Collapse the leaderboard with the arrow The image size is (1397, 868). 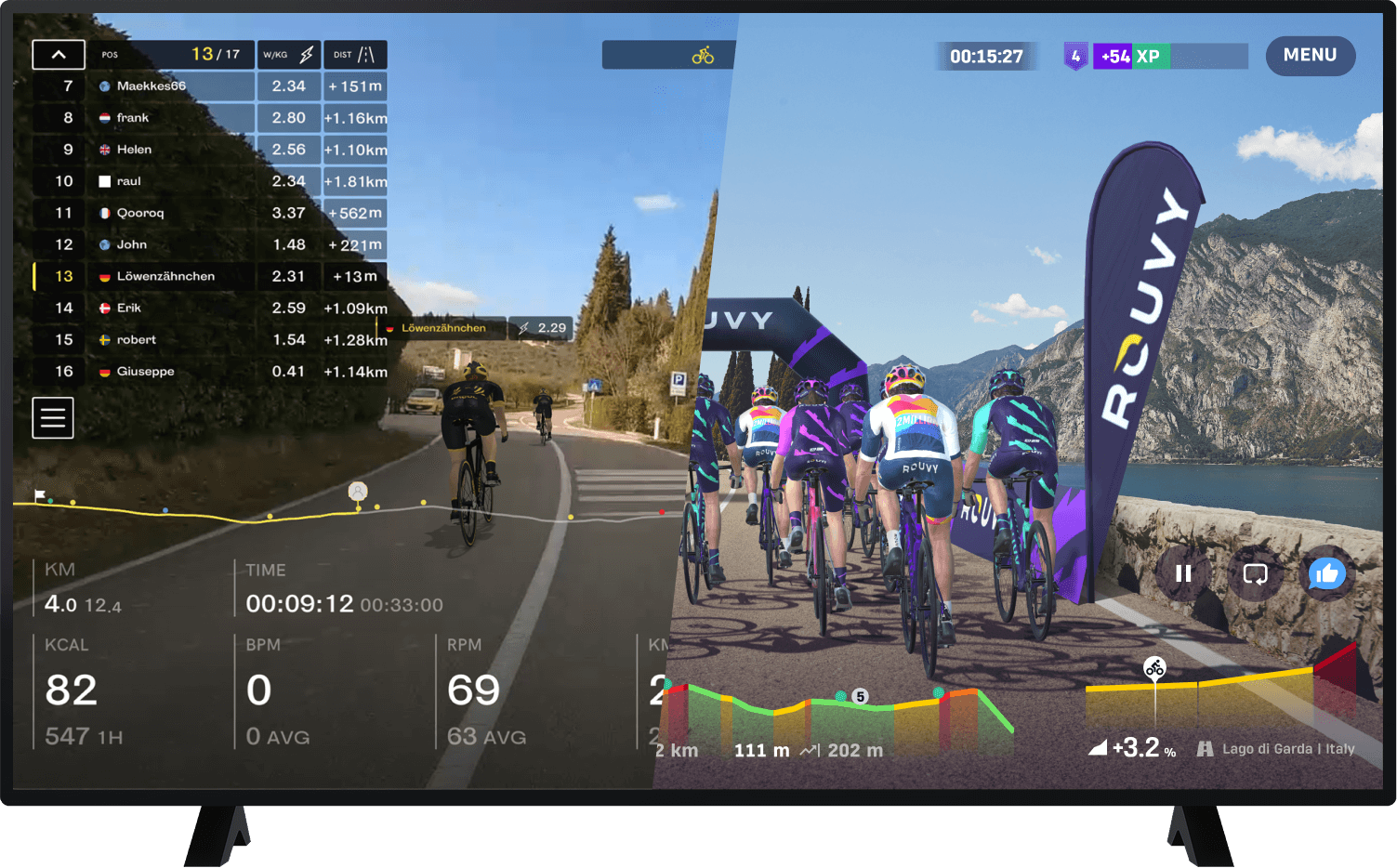(59, 55)
